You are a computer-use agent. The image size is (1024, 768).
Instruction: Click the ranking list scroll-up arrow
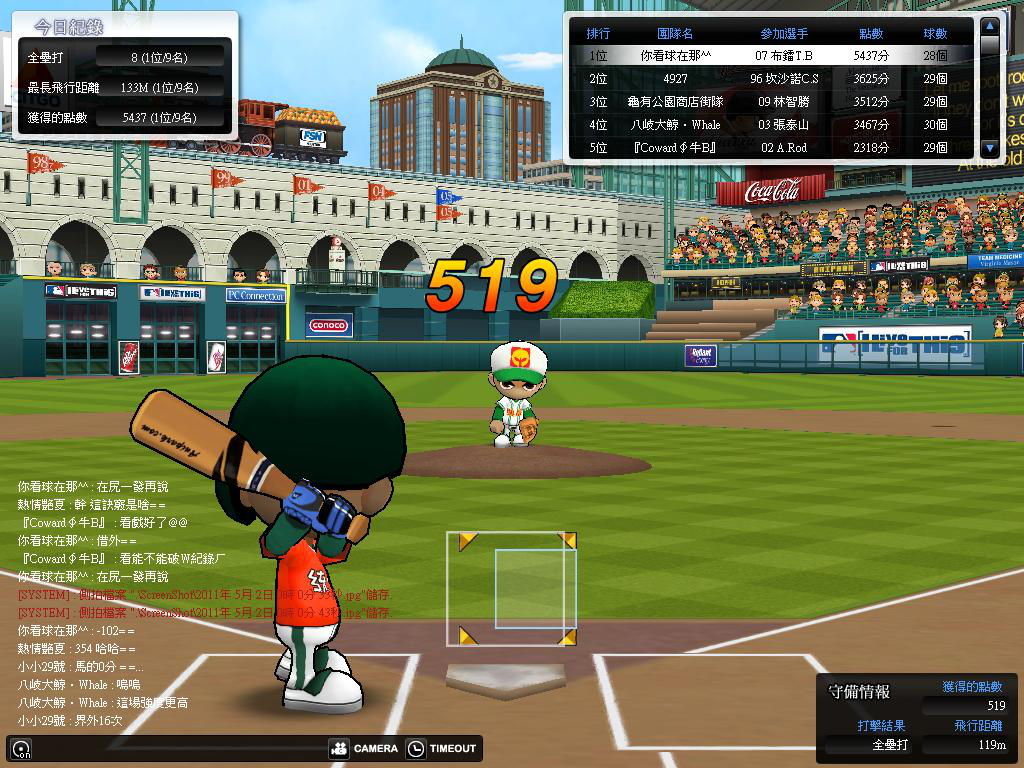click(990, 26)
